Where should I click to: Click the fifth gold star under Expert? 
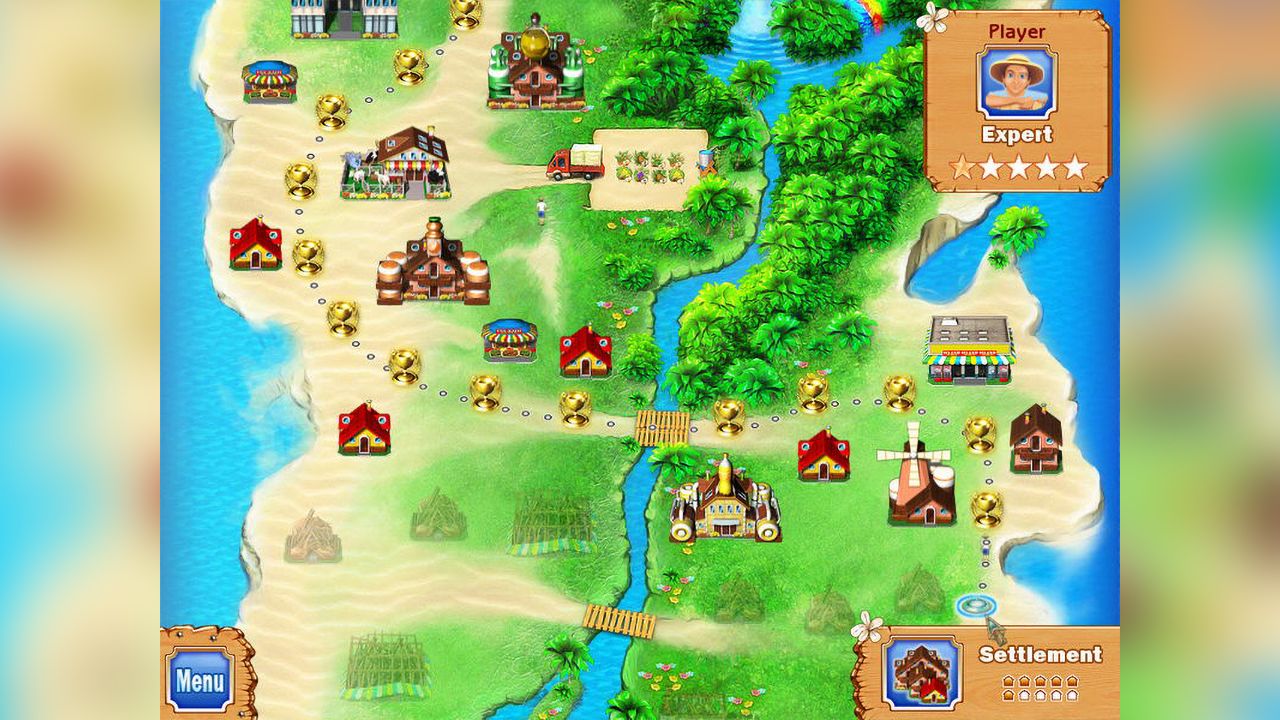pyautogui.click(x=1075, y=165)
